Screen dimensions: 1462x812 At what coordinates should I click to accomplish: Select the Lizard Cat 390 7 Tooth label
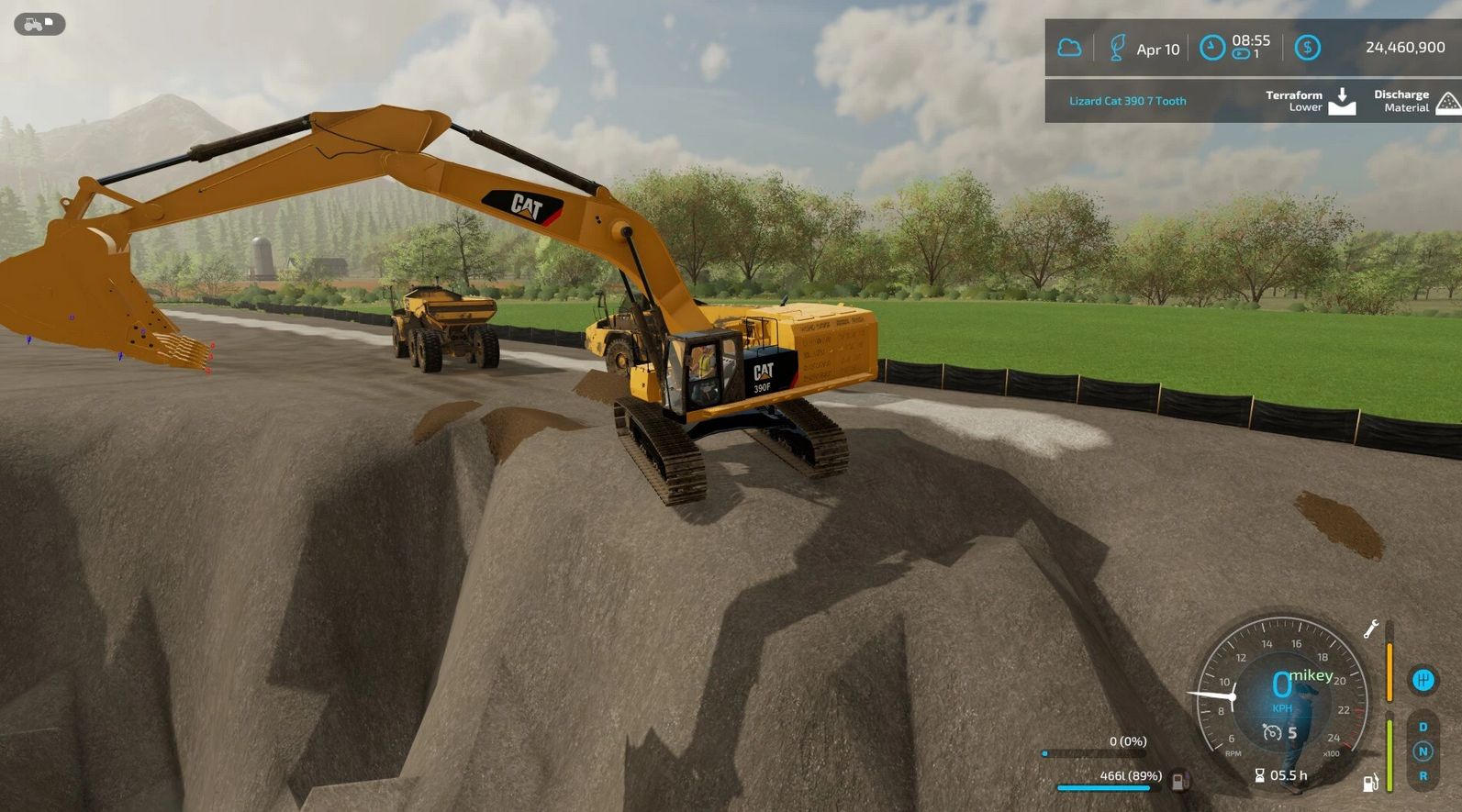[1127, 101]
